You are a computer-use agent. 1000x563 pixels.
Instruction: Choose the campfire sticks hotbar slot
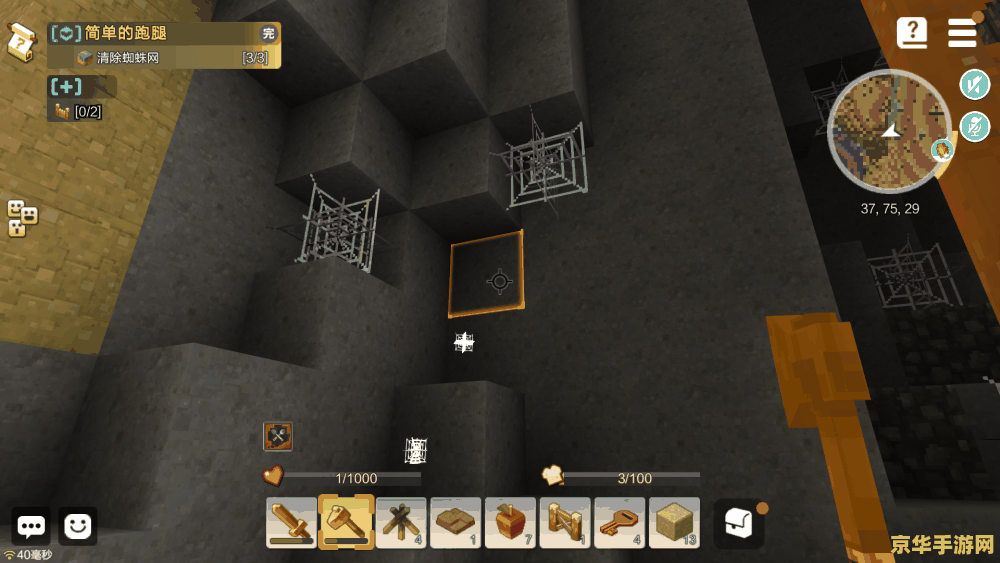(401, 522)
